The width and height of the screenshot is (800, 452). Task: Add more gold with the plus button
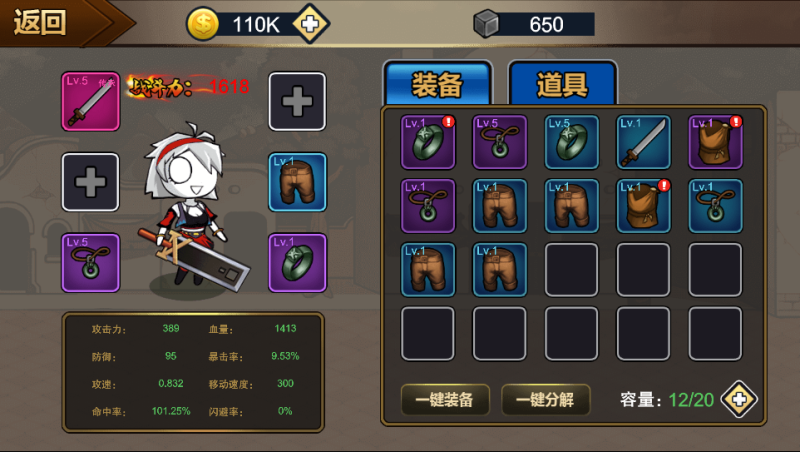pyautogui.click(x=311, y=24)
